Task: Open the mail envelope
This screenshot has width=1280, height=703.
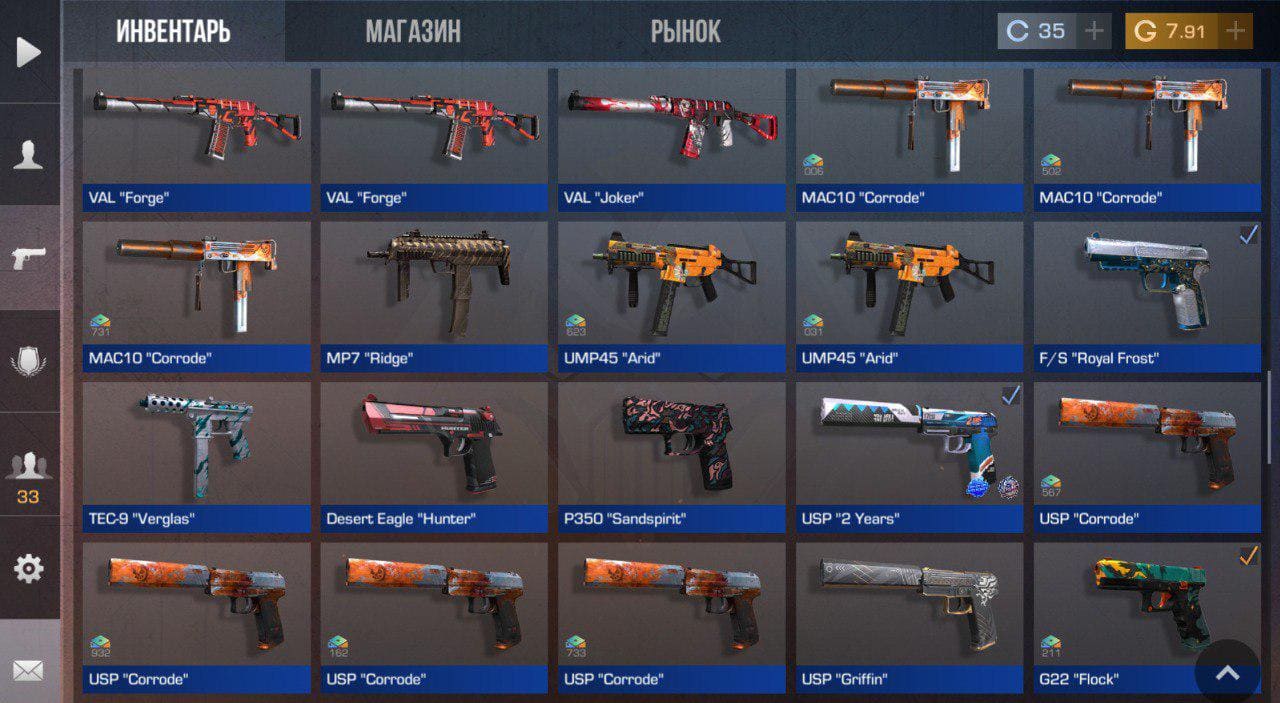Action: coord(29,670)
